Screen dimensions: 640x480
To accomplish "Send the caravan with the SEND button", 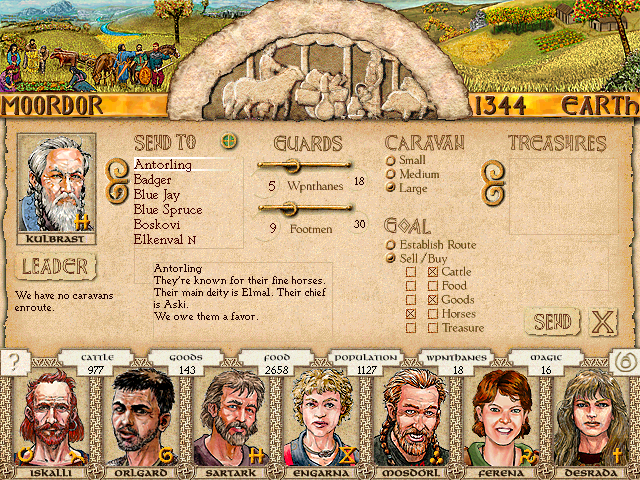I will (x=551, y=322).
